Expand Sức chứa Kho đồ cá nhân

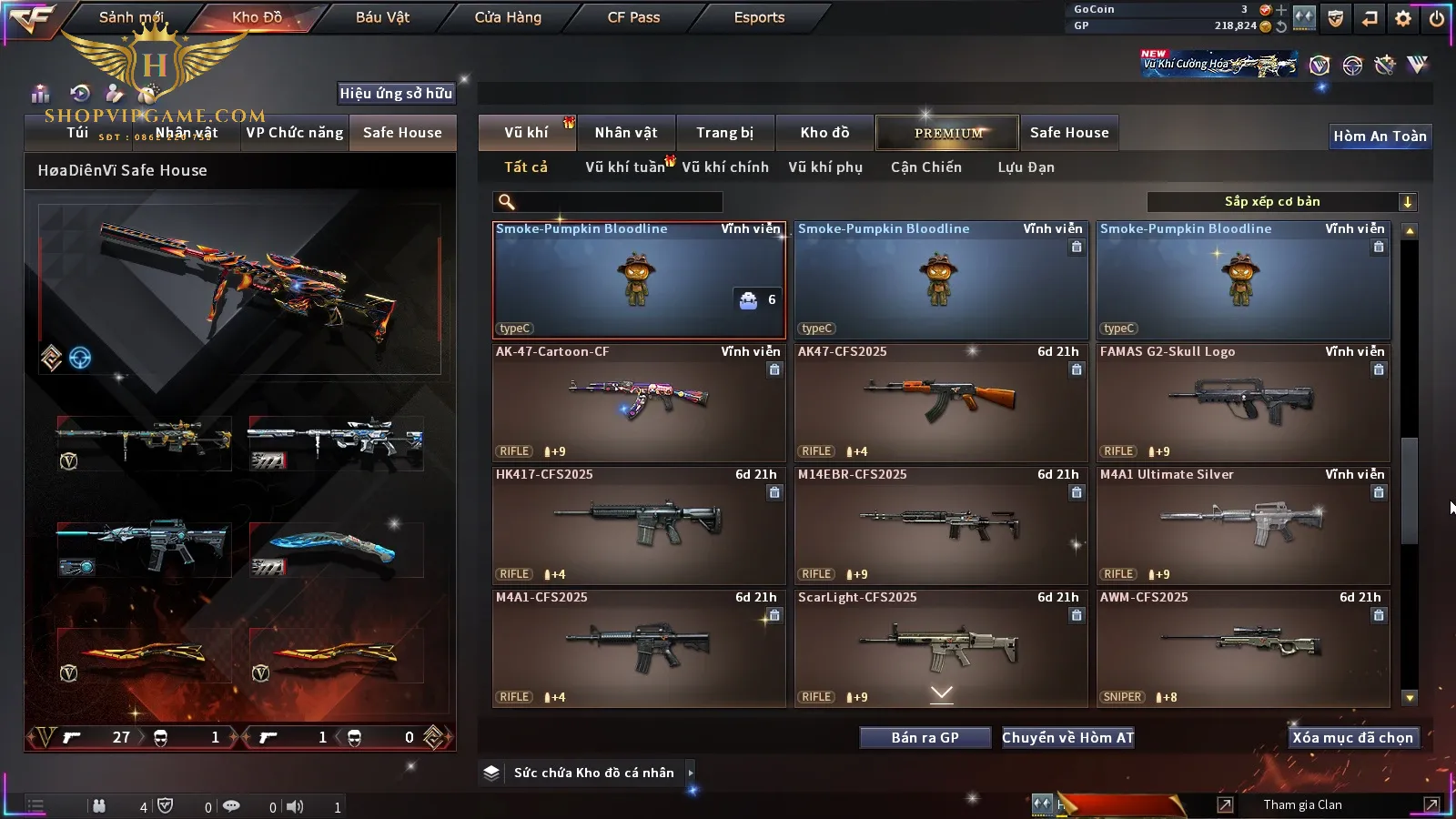tap(691, 773)
